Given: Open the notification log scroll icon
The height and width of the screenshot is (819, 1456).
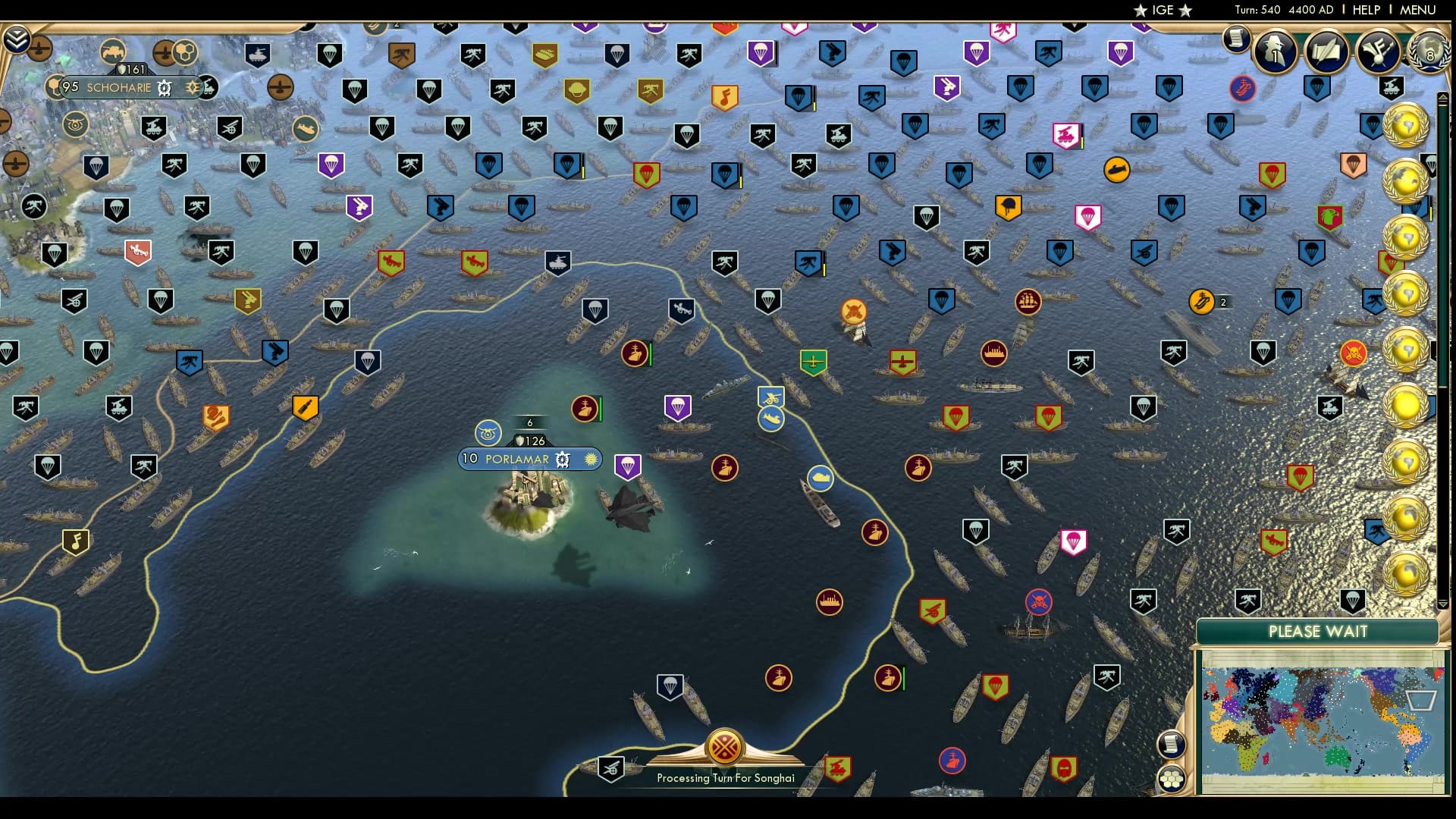Looking at the screenshot, I should (1238, 39).
